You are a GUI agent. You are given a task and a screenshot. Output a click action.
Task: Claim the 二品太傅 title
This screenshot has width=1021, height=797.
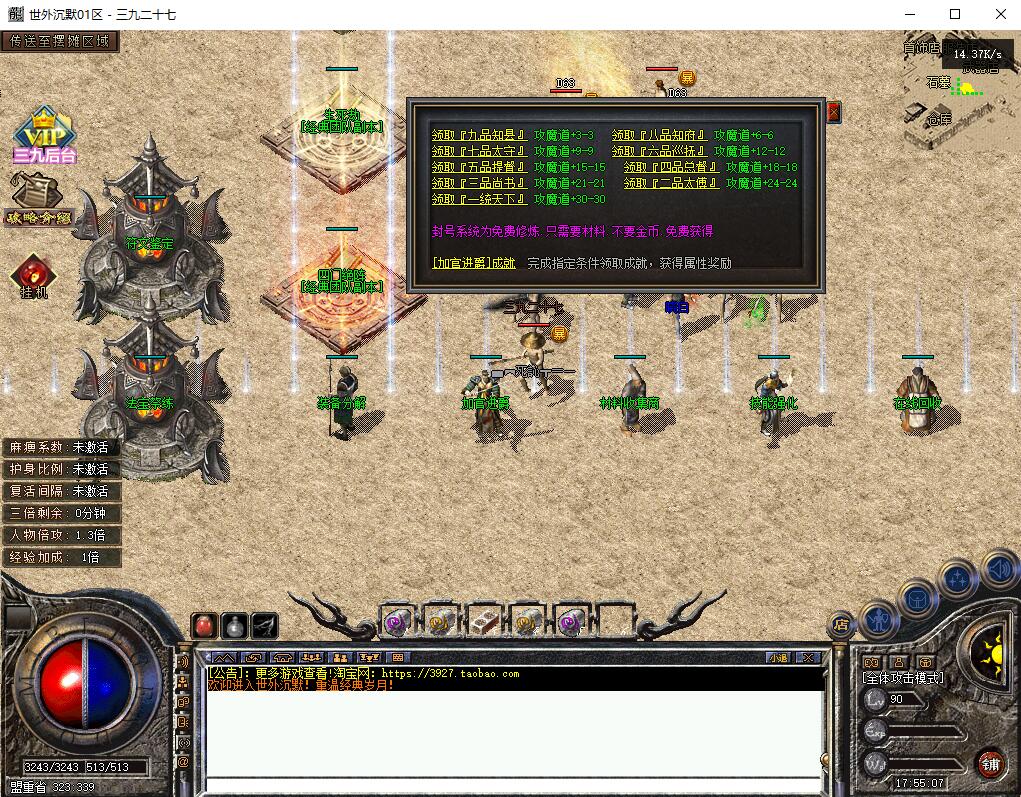click(x=671, y=184)
